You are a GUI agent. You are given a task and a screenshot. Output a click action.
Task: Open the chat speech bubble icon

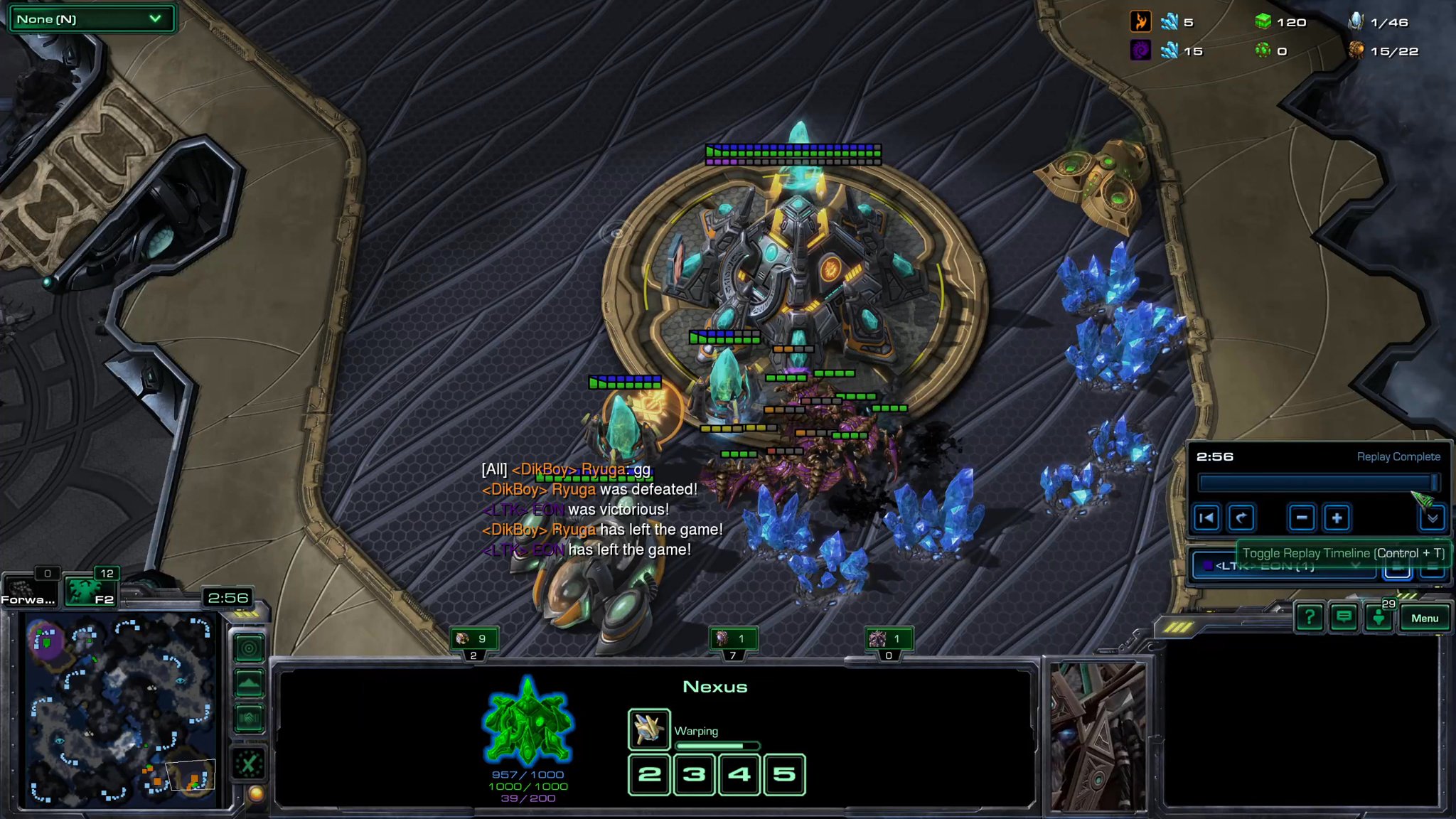(1343, 616)
